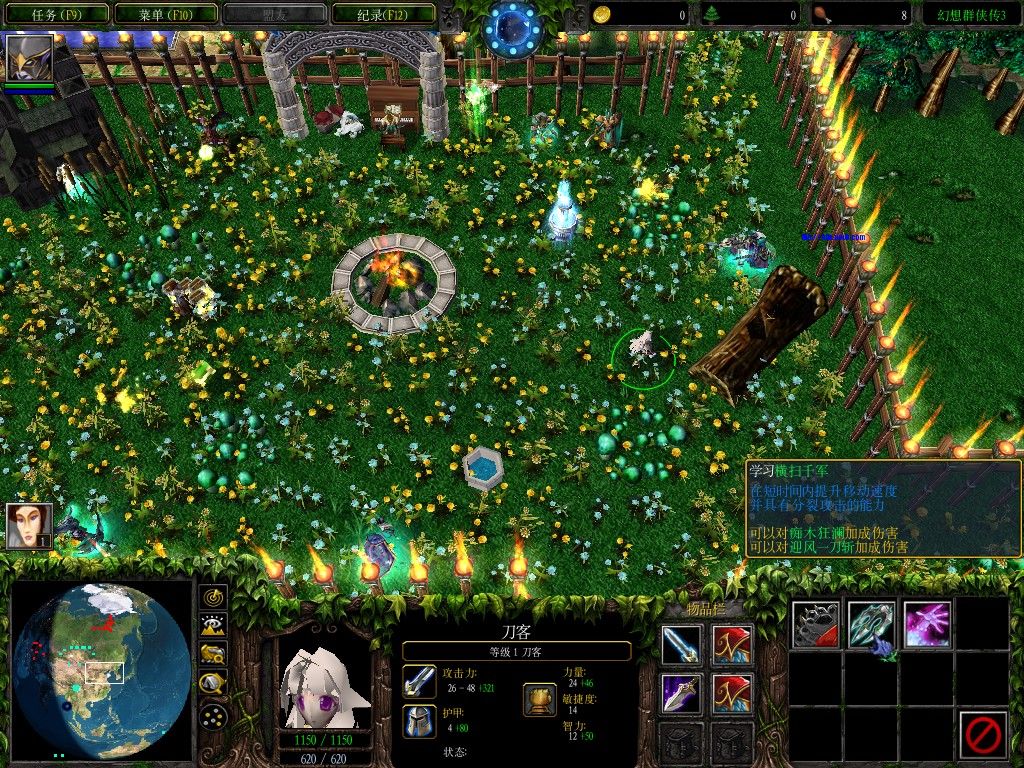This screenshot has width=1024, height=768.
Task: Select the top red cloak inventory item
Action: (732, 645)
